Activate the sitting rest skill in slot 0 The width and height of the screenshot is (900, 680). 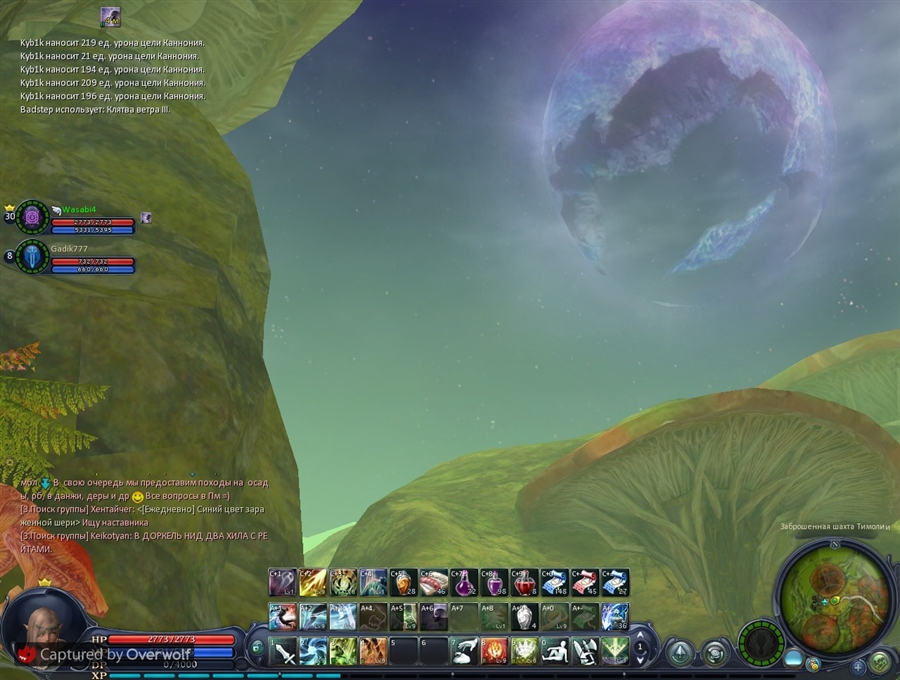(554, 651)
